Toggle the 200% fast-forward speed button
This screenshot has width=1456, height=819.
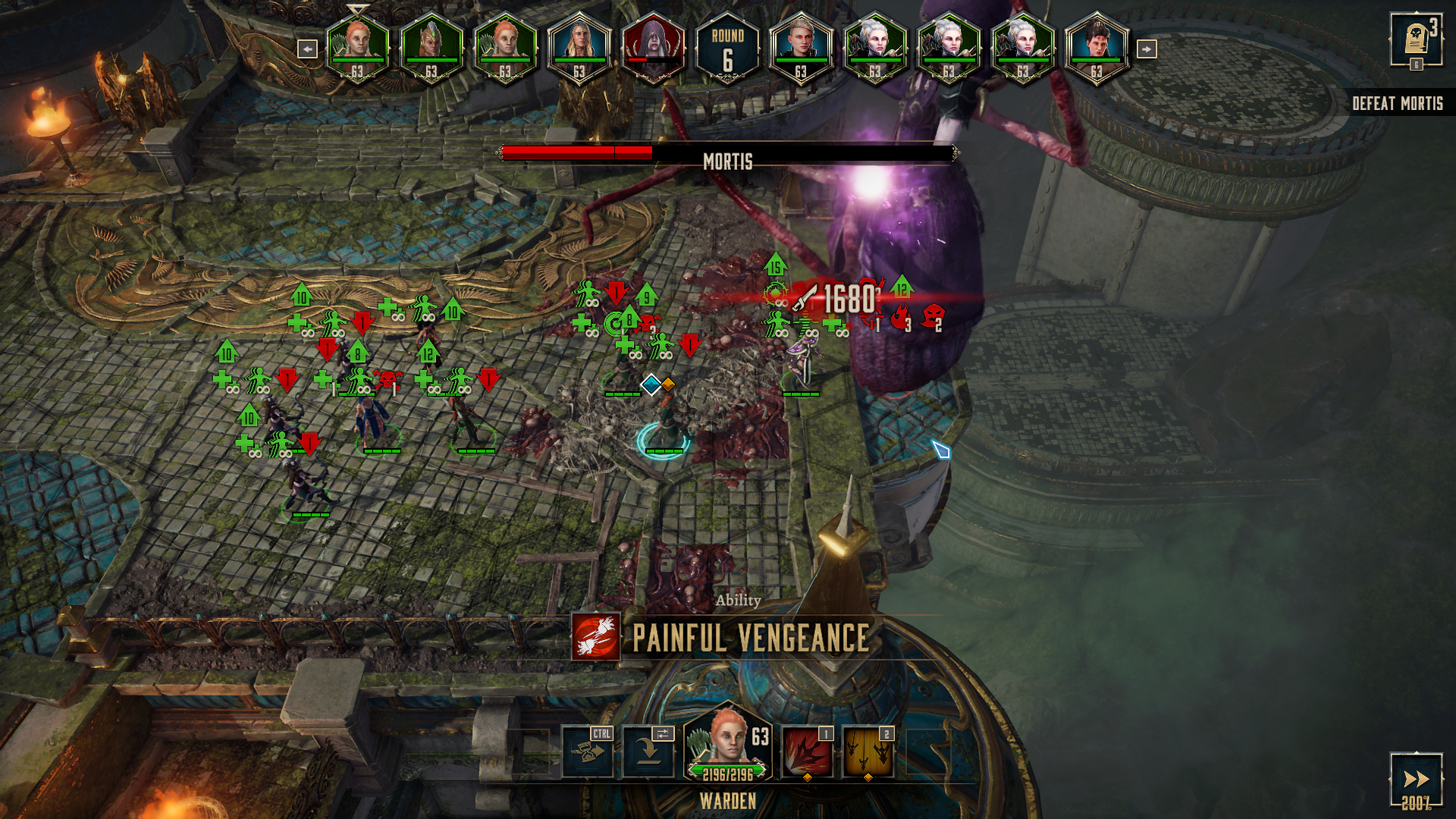point(1416,781)
